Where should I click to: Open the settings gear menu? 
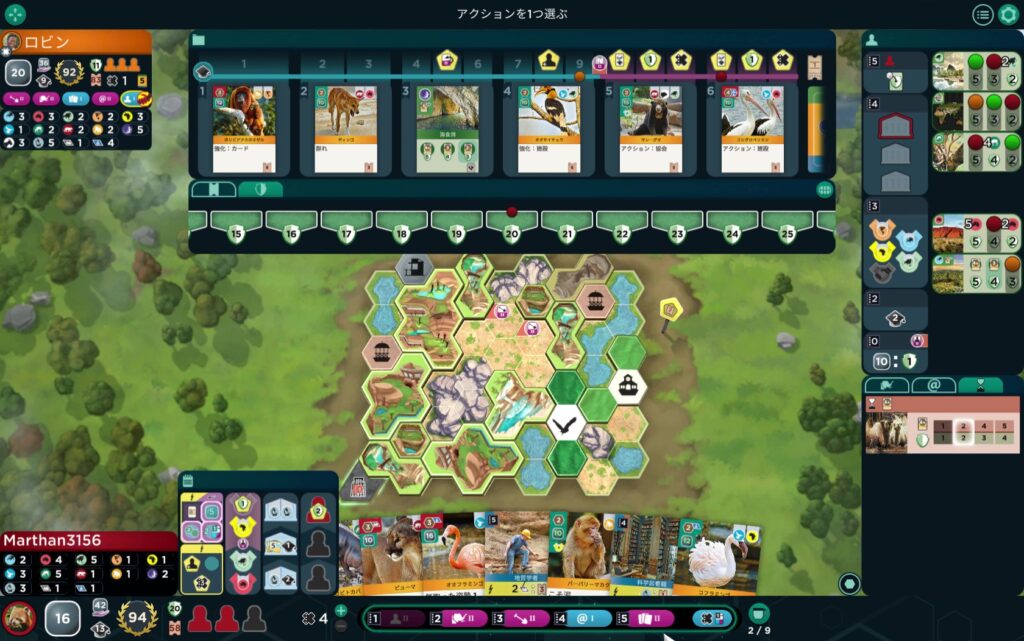1008,14
